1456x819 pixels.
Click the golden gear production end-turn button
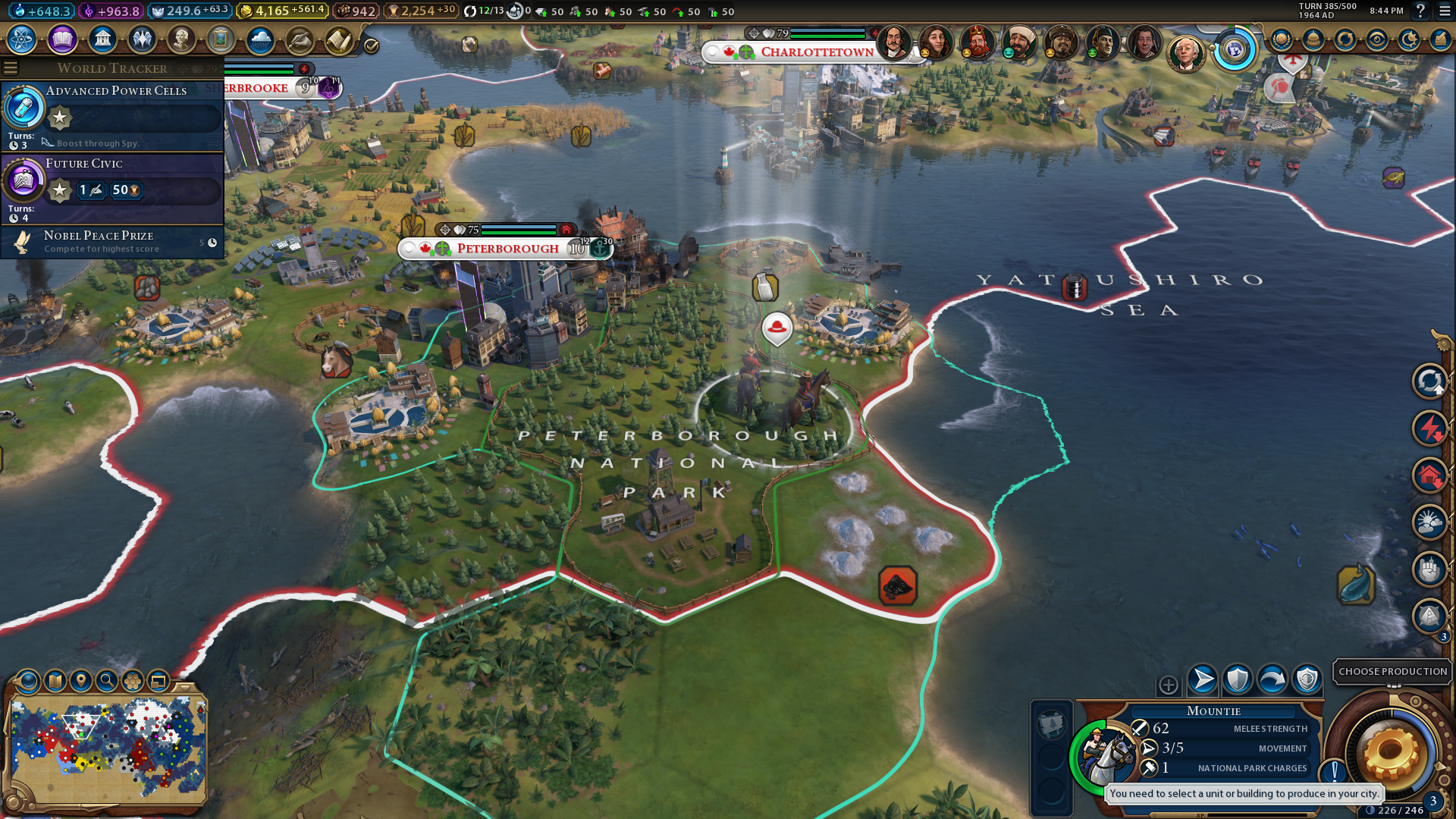[x=1391, y=754]
